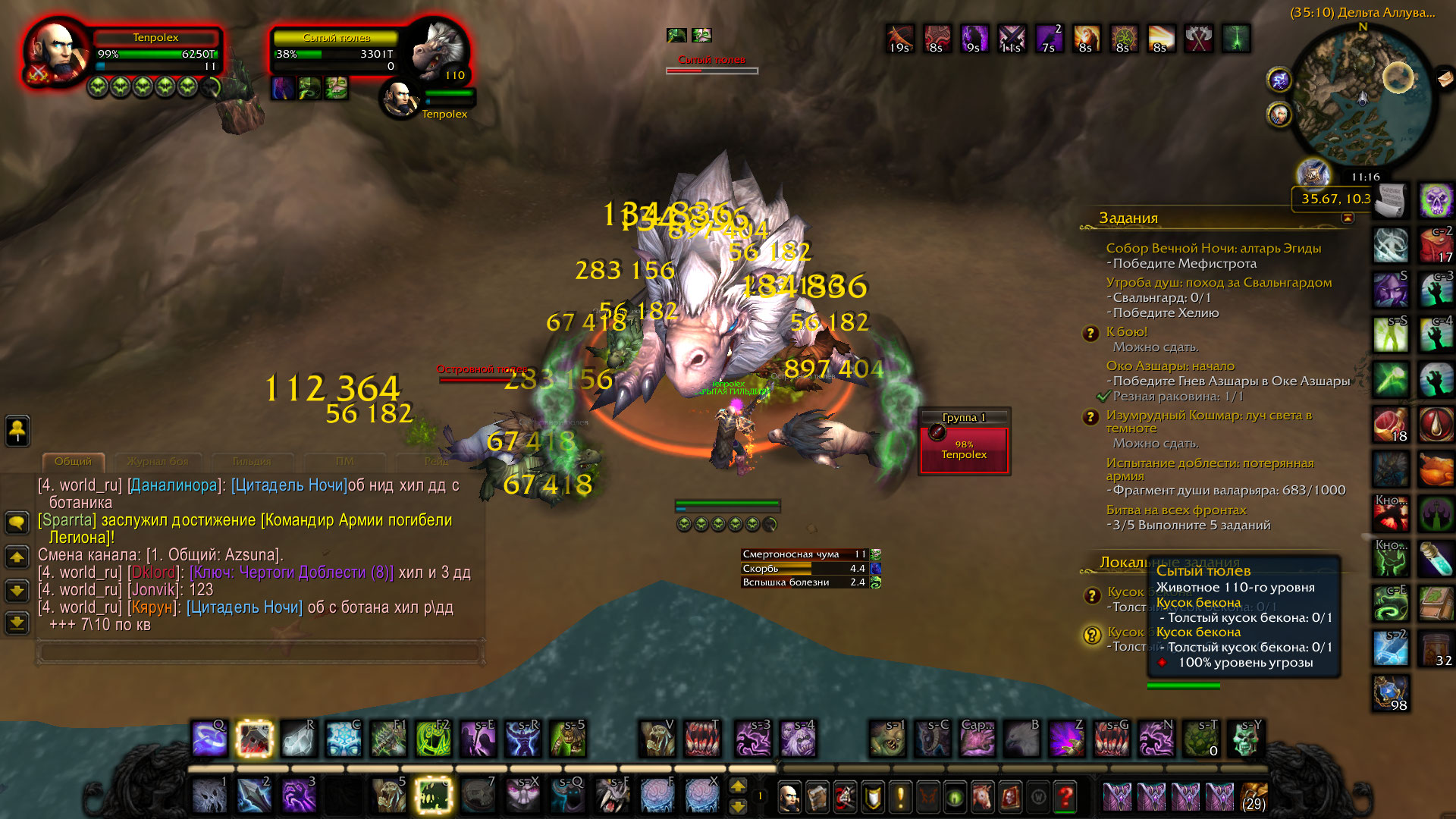This screenshot has width=1456, height=819.
Task: Open the social friends button above chat
Action: 17,431
